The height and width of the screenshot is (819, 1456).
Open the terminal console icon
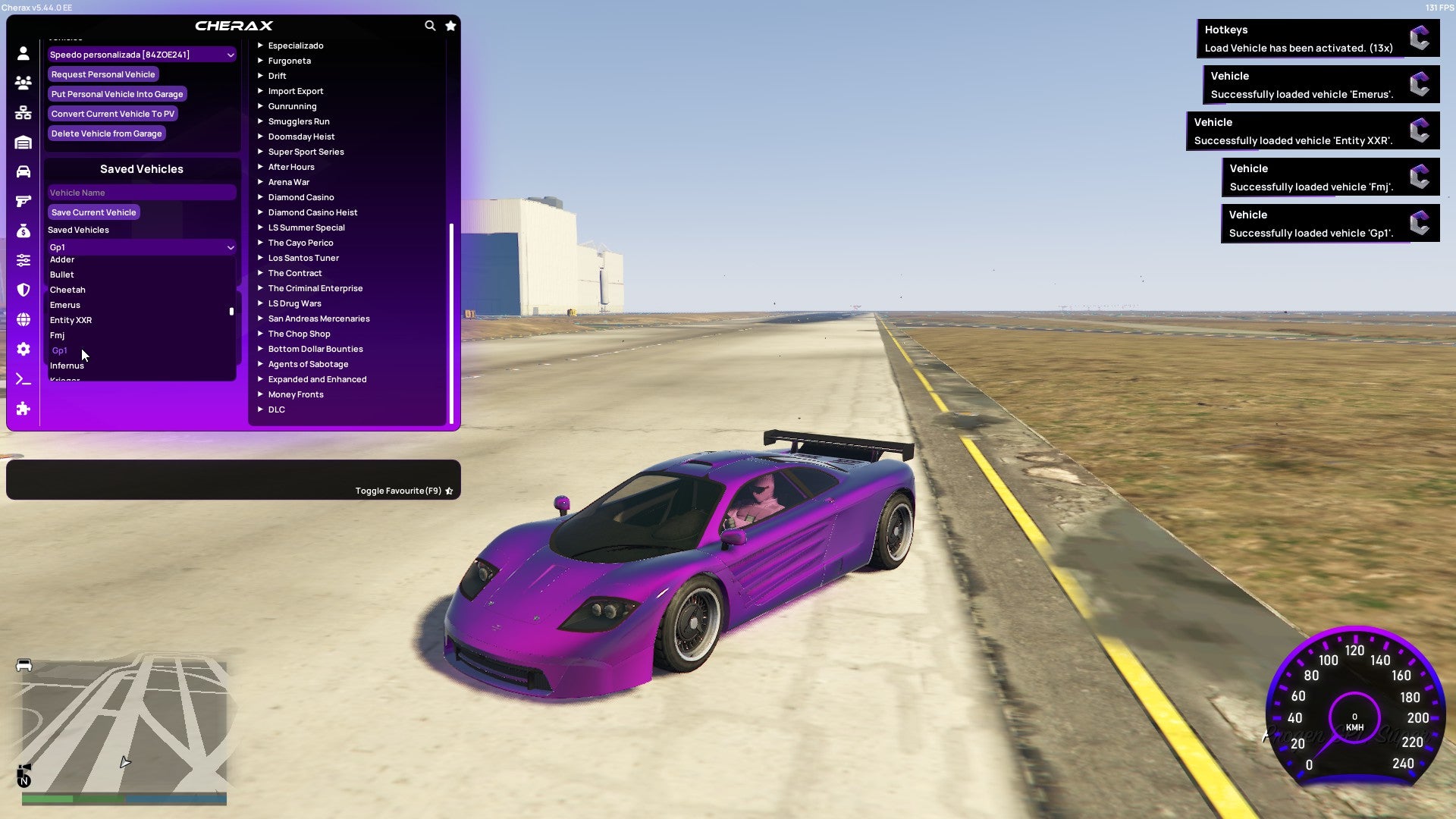point(23,379)
